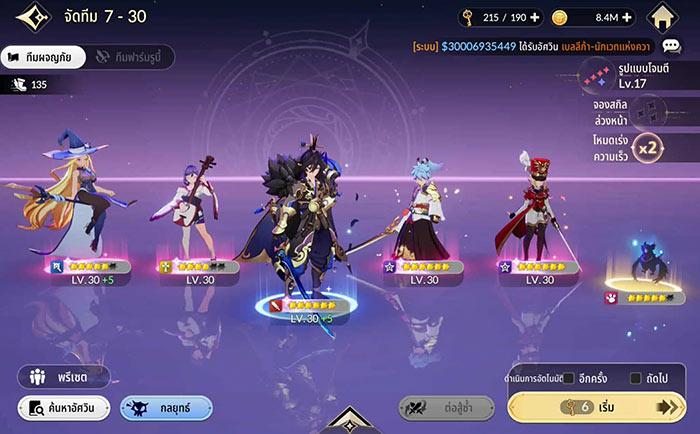Click the ค้นหาอัศวิน search knights button
Screen dimensions: 700x434
63,407
